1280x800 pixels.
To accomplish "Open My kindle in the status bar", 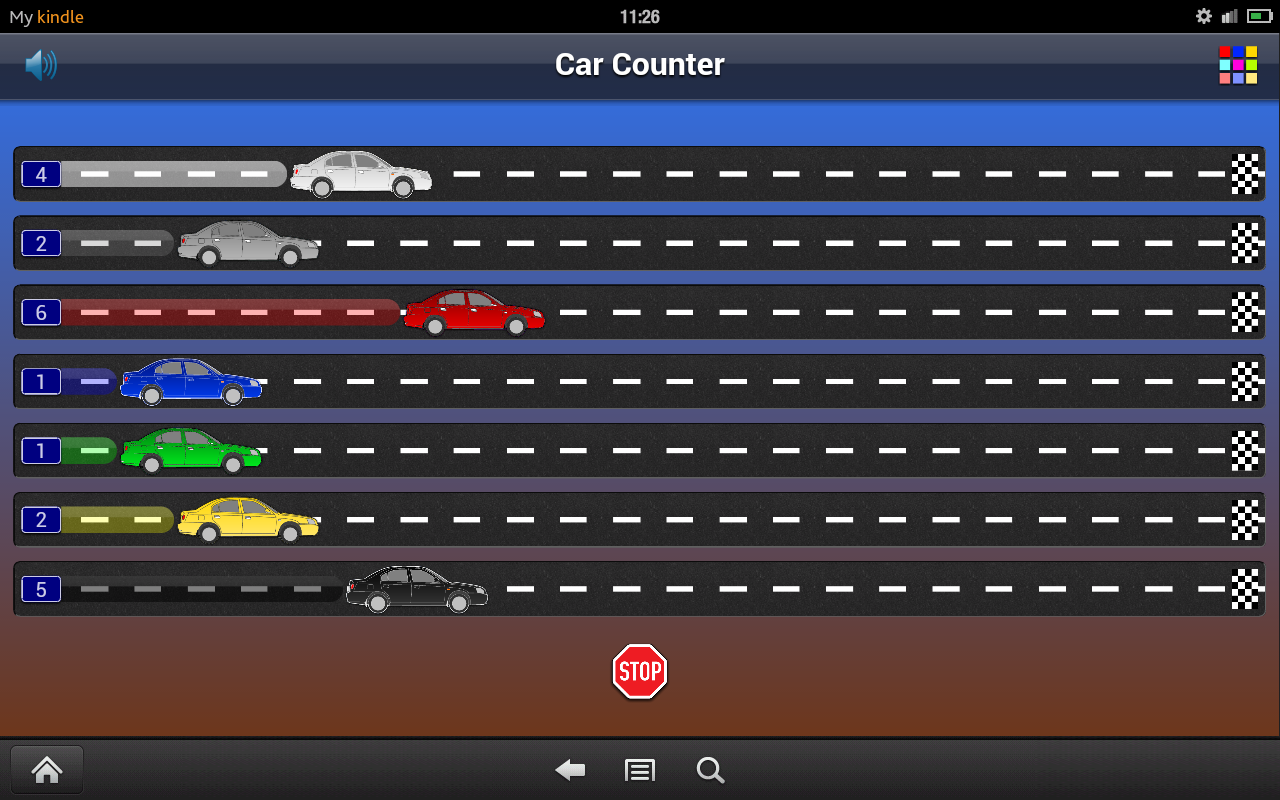I will click(x=46, y=16).
